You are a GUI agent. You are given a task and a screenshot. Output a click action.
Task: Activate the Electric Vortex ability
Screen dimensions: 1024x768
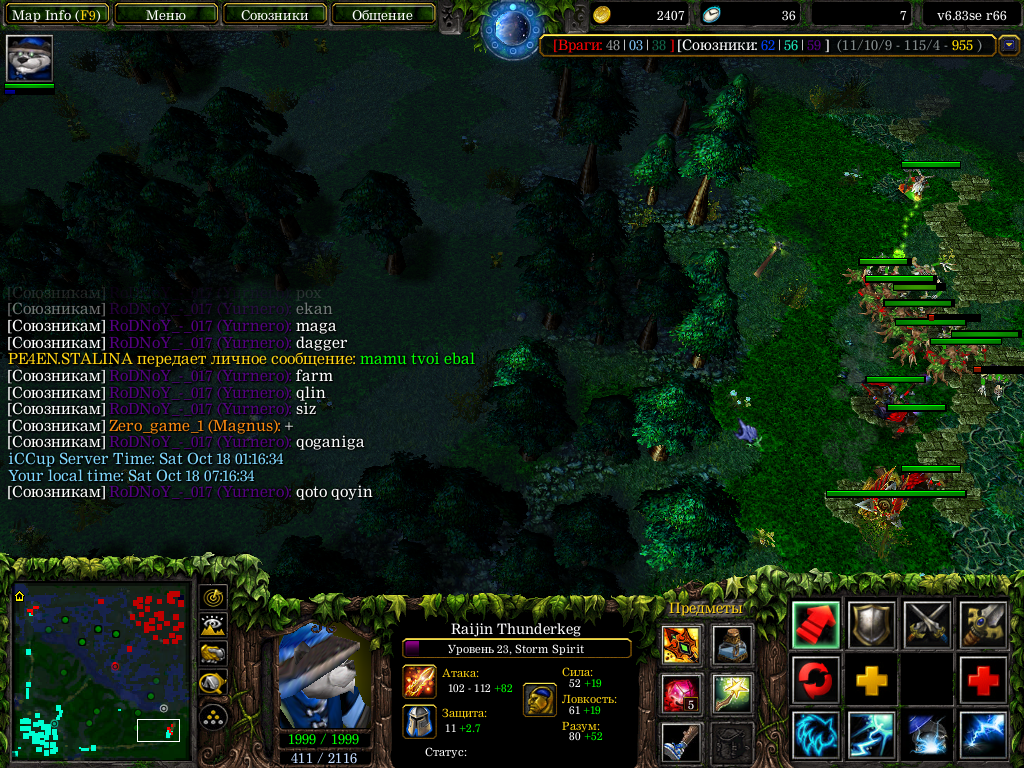pyautogui.click(x=872, y=735)
